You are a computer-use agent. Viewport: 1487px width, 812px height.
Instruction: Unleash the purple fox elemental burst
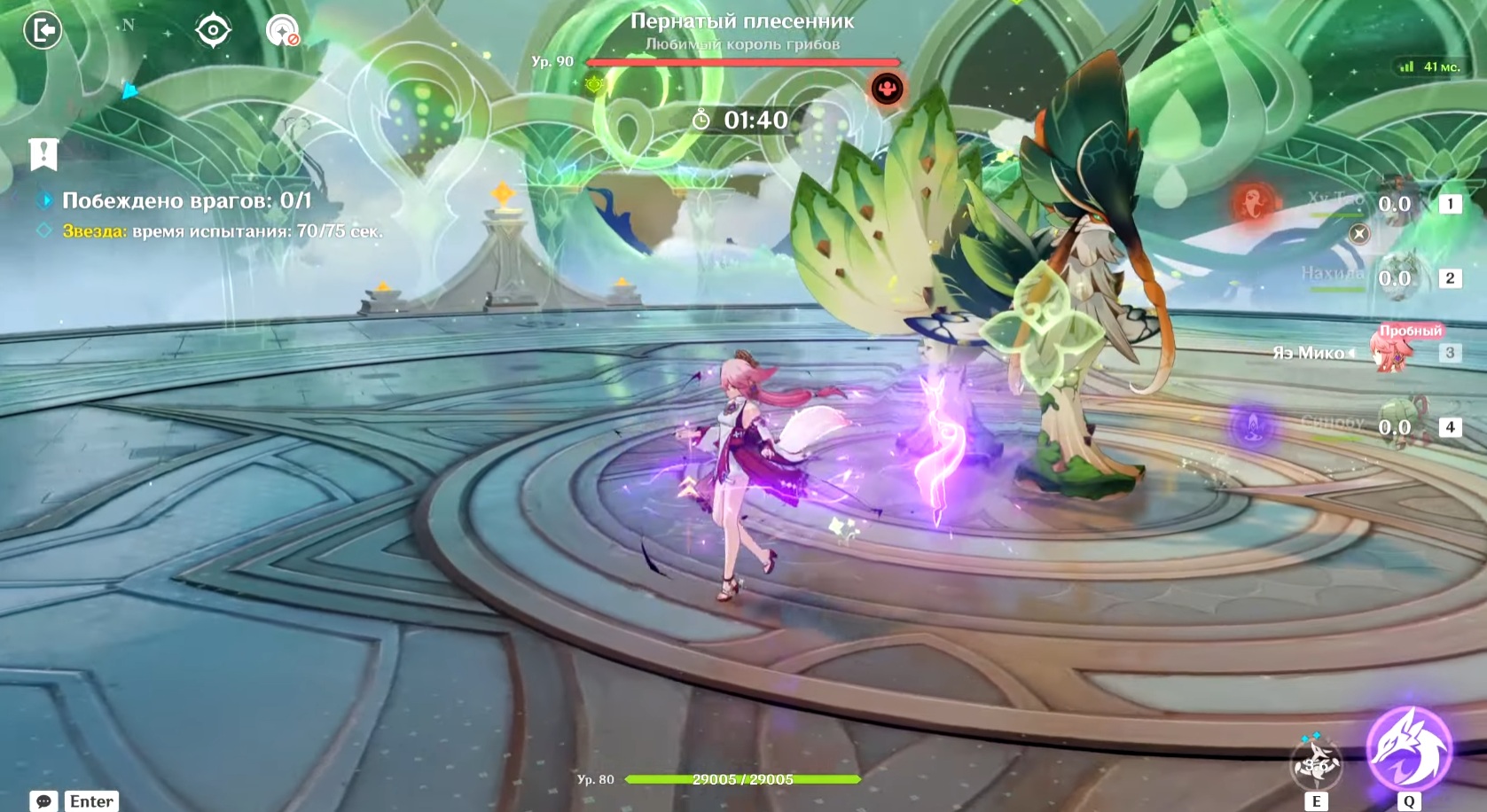click(x=1409, y=750)
